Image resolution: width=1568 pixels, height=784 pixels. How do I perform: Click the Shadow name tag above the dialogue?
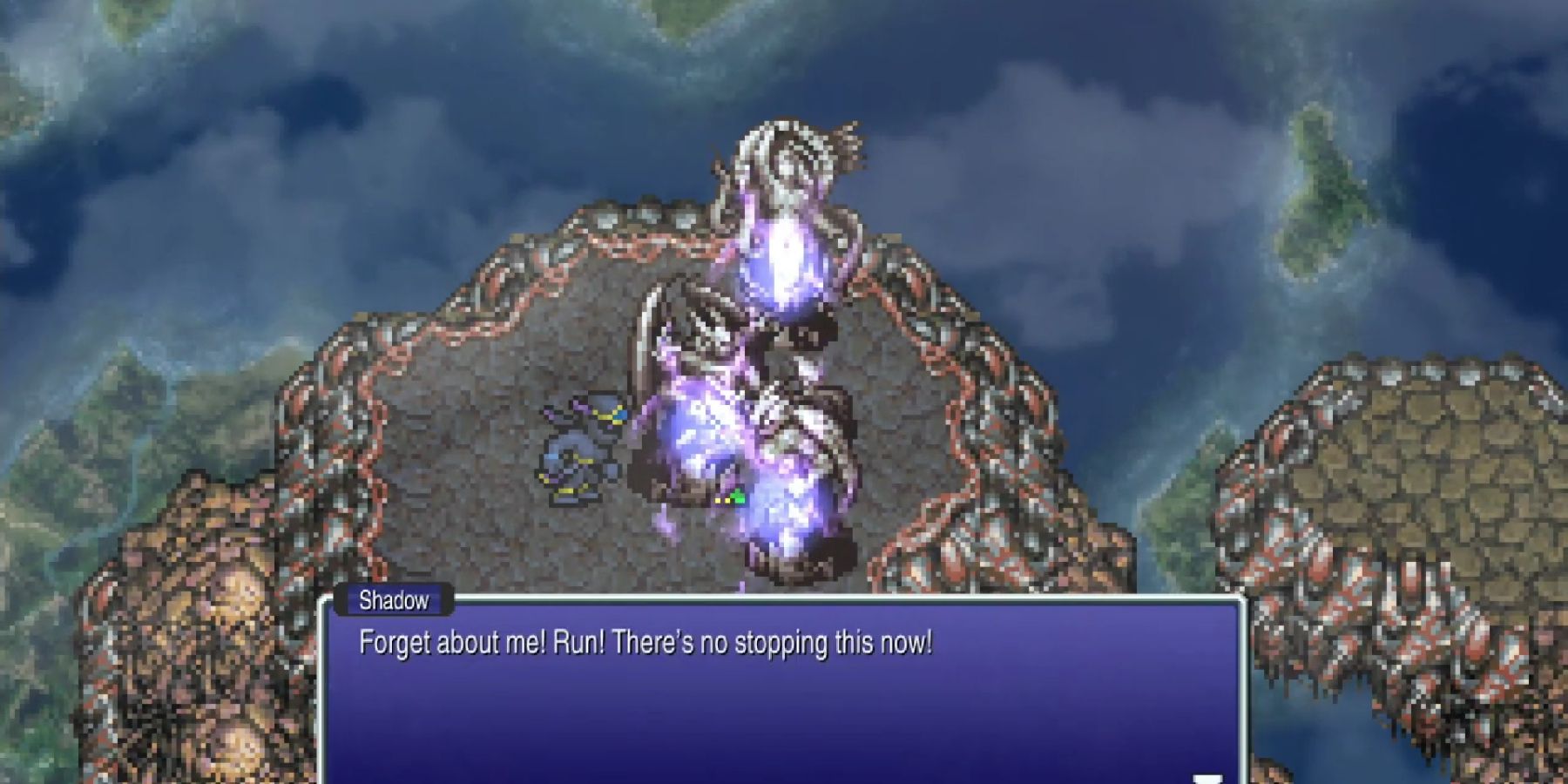click(394, 599)
